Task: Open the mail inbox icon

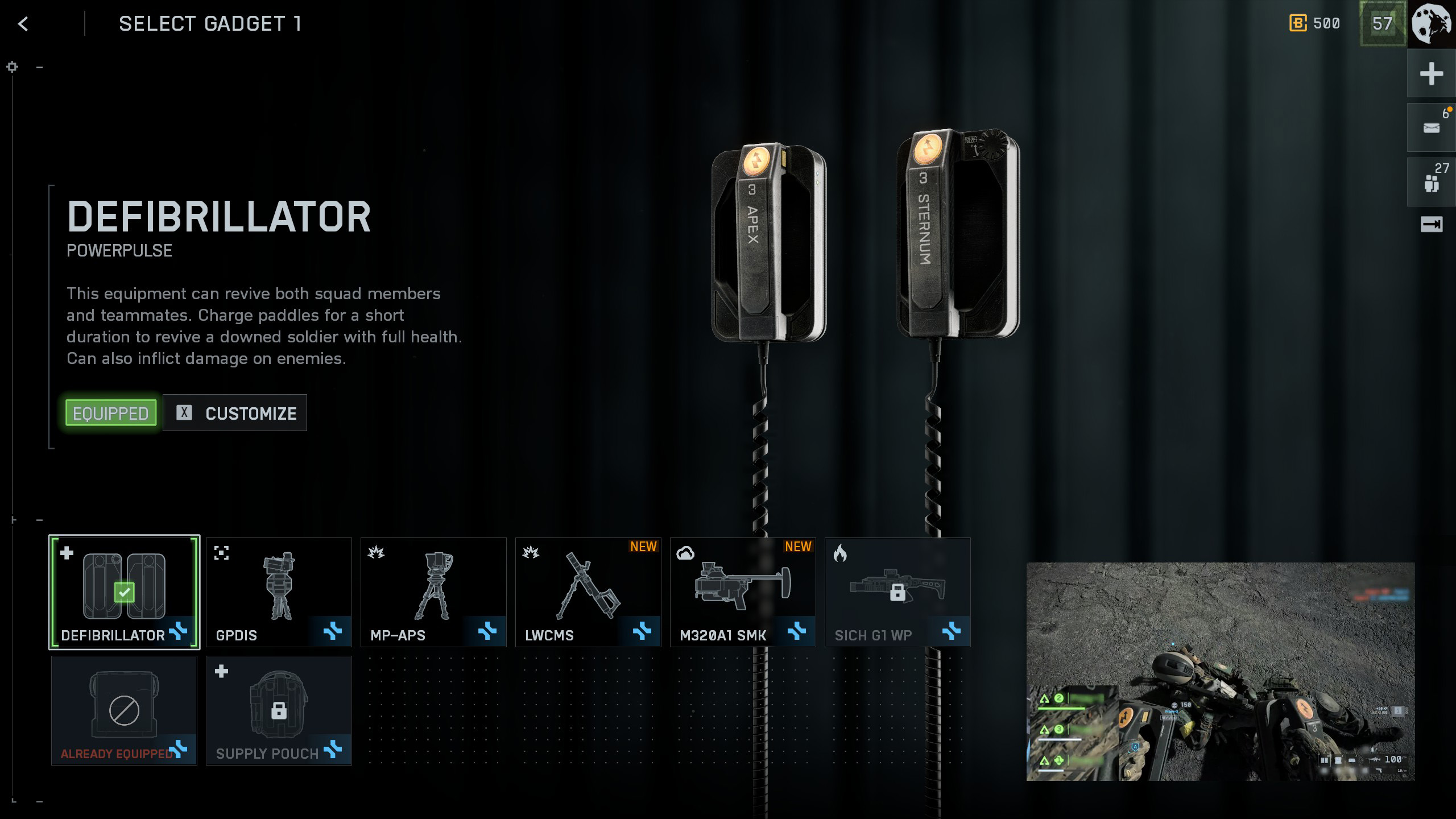Action: click(x=1431, y=128)
